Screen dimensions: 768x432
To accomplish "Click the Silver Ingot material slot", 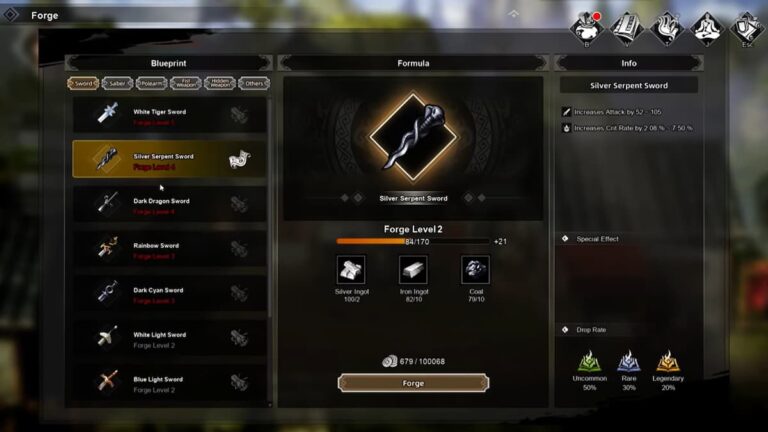I will 351,270.
